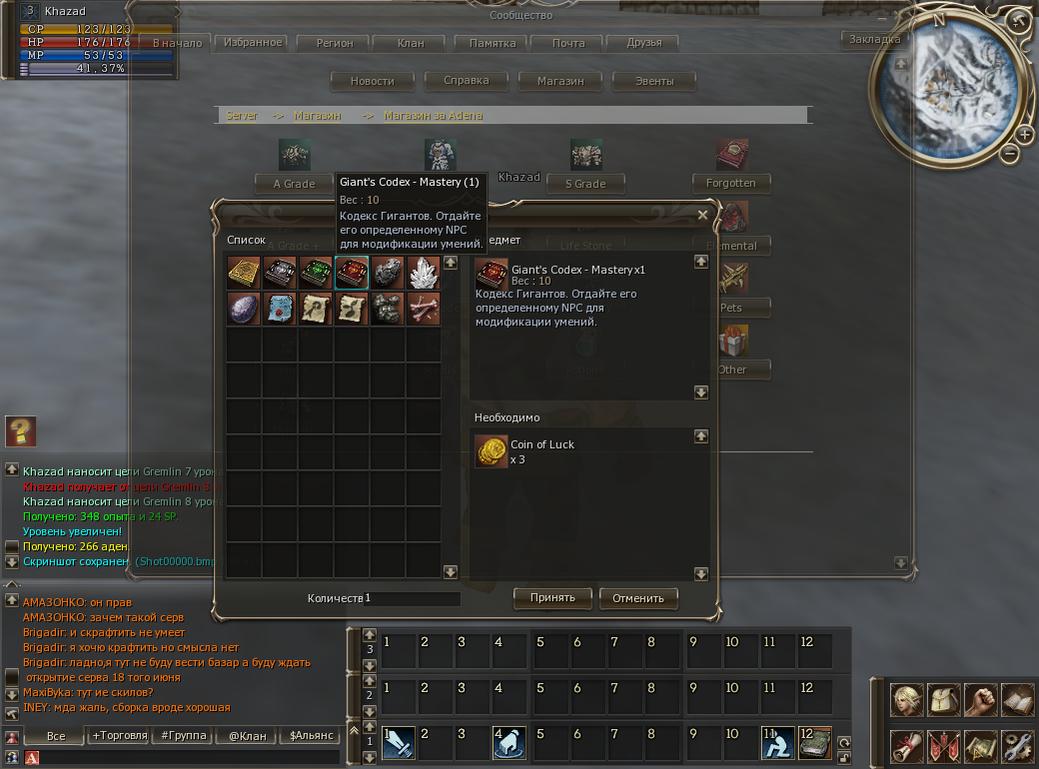Open the character status portrait icon
The width and height of the screenshot is (1039, 769).
click(907, 699)
